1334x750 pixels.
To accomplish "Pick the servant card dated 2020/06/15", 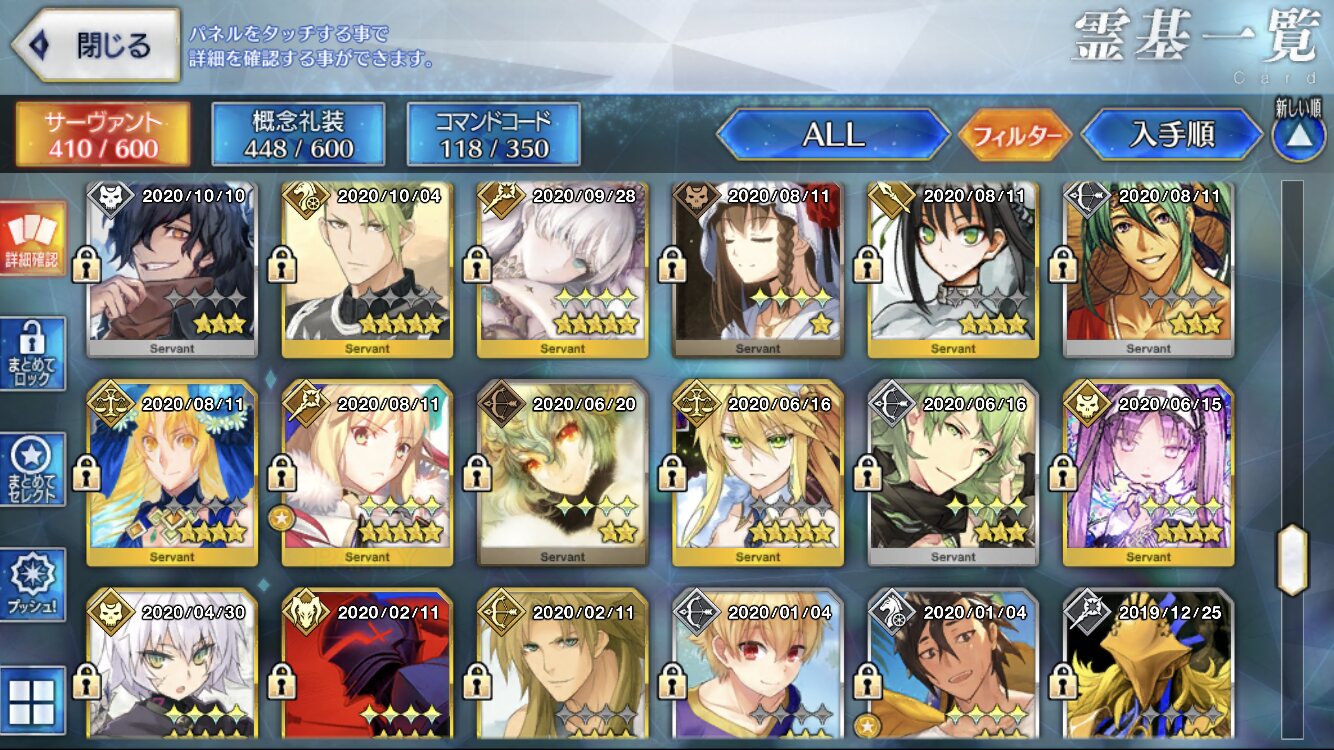I will [1148, 472].
